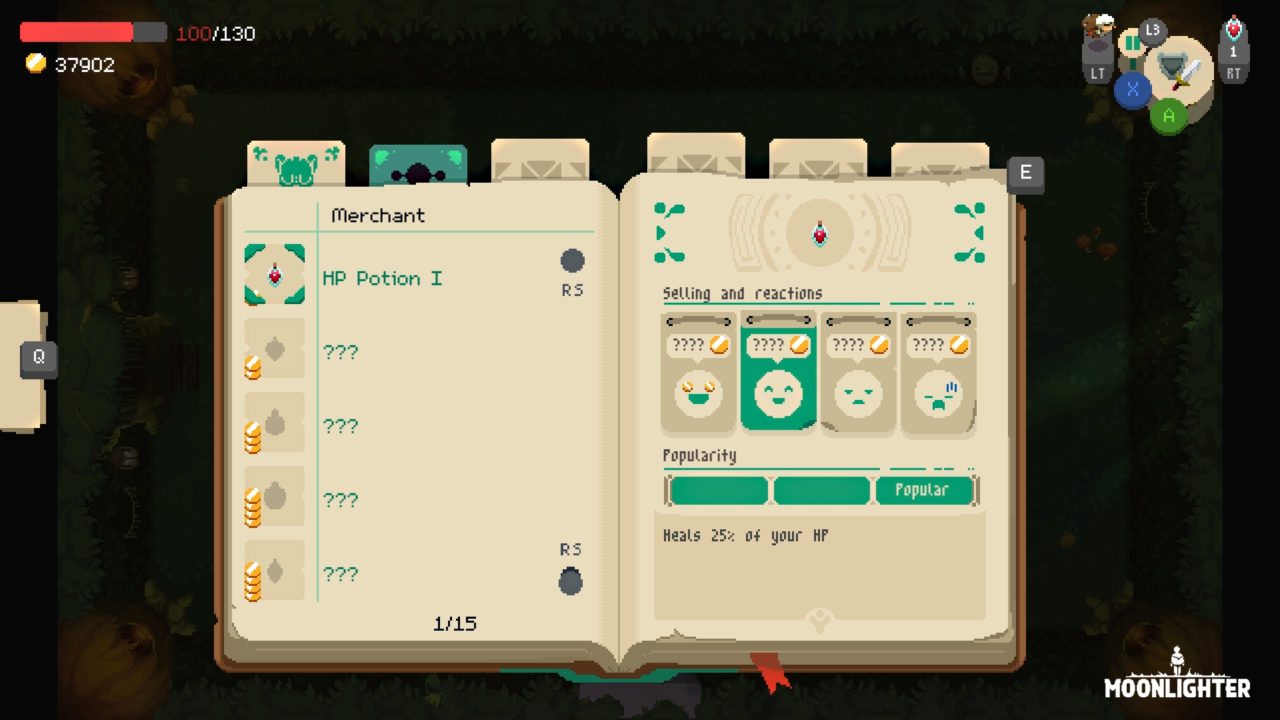Open the teal koala monster tab

420,160
